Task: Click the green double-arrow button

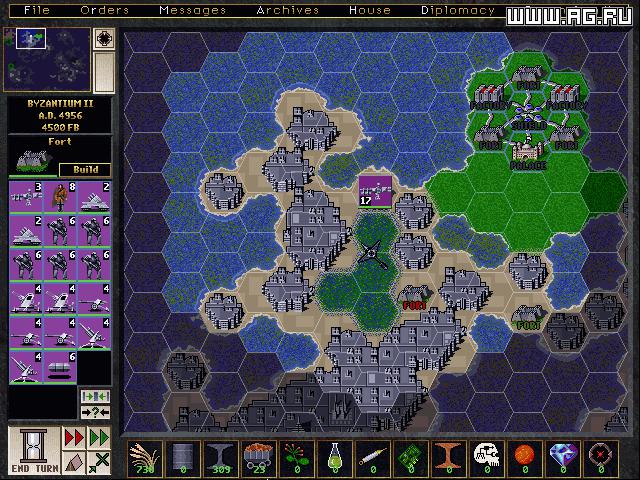Action: pyautogui.click(x=99, y=439)
